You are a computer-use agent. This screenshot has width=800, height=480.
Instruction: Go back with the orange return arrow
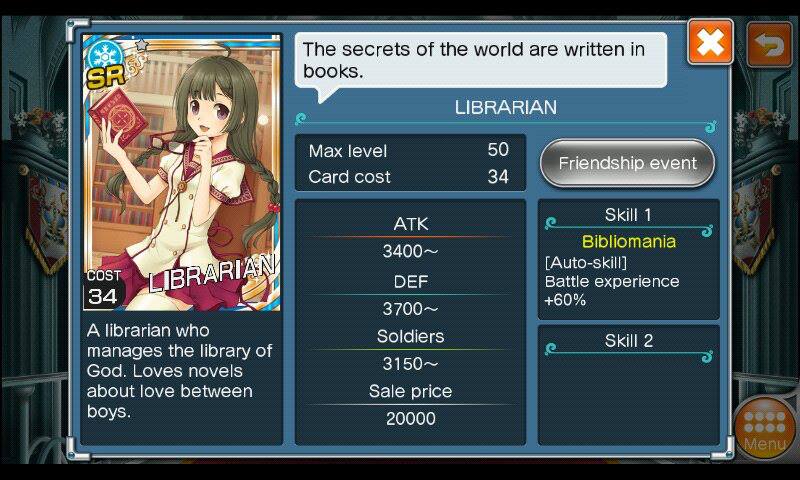[768, 44]
